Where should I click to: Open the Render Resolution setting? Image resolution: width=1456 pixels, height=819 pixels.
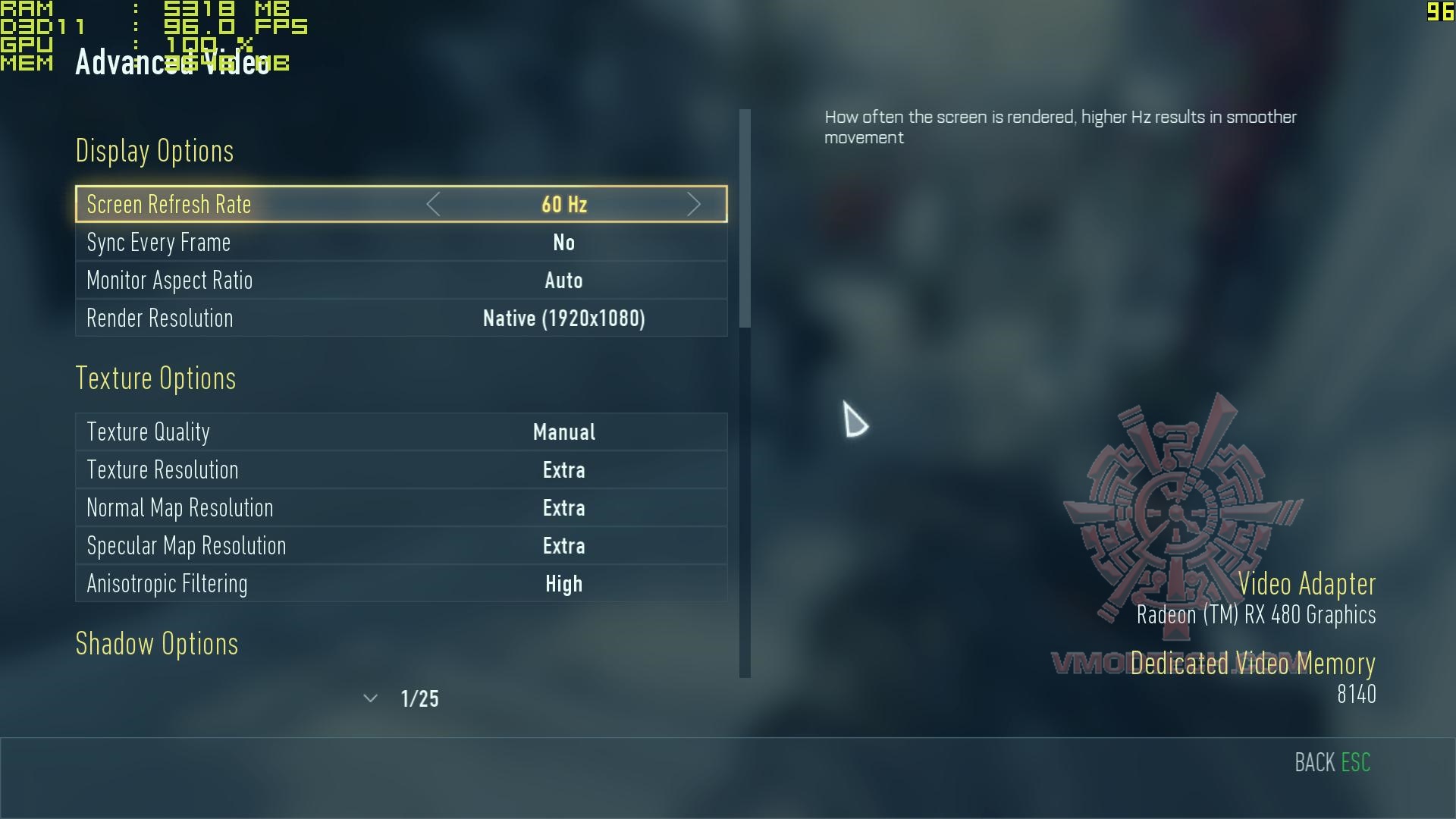tap(400, 318)
